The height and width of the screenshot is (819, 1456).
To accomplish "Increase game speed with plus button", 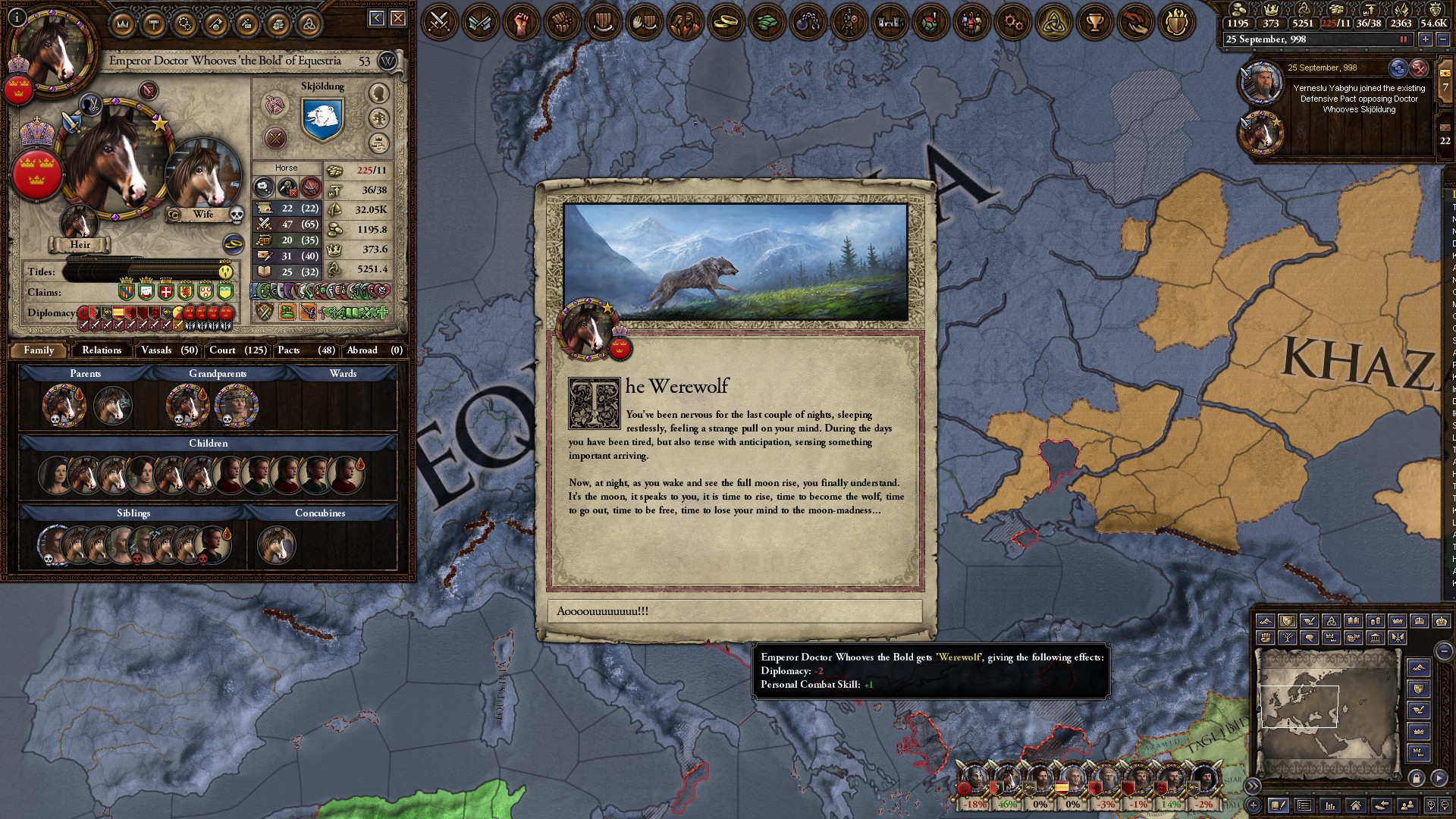I will click(x=1425, y=39).
